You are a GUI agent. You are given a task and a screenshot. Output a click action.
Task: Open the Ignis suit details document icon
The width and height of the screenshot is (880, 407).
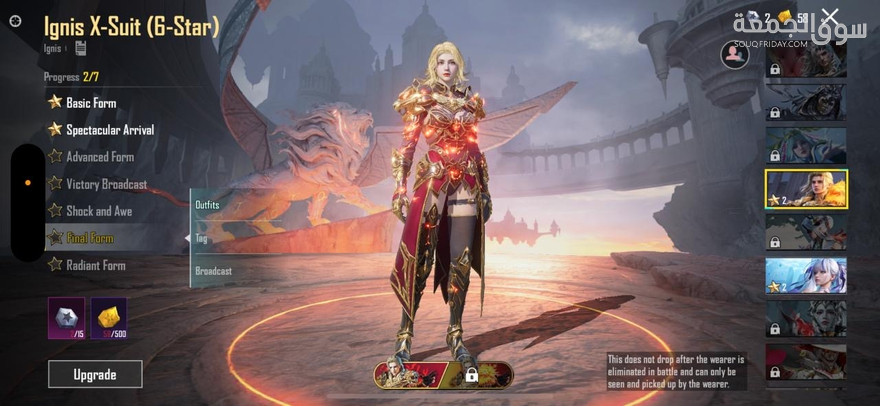pyautogui.click(x=80, y=48)
